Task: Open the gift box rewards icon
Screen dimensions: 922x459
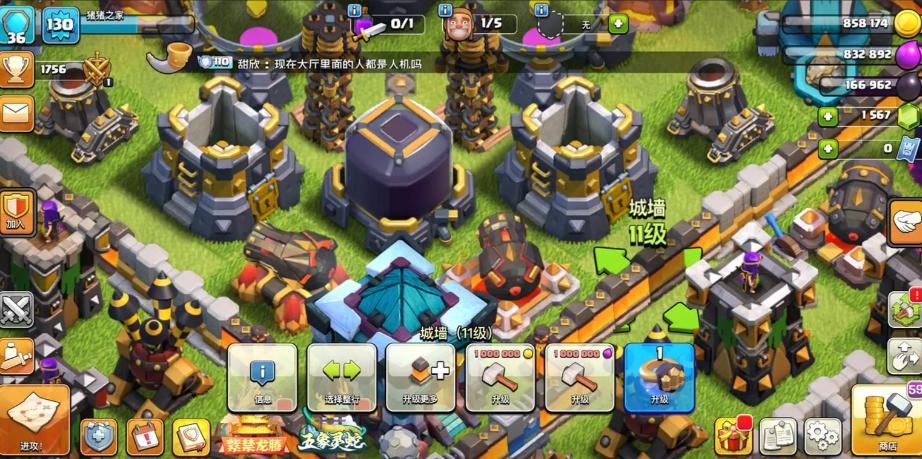Action: 733,435
